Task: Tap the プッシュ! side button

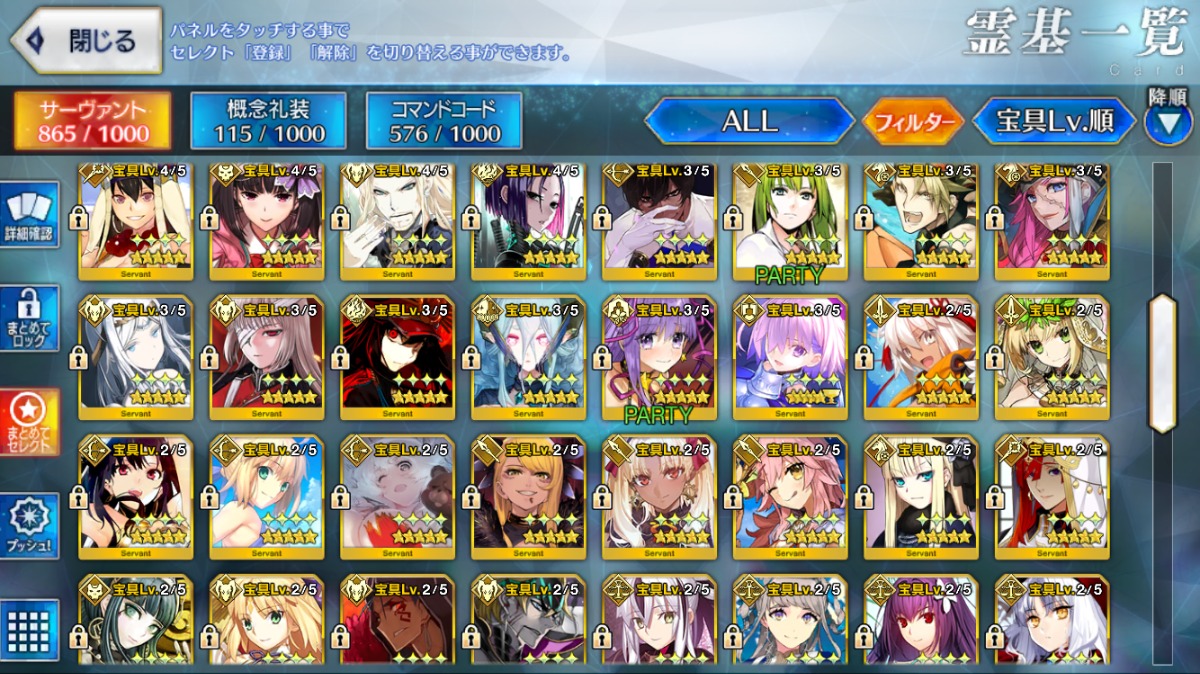Action: [30, 526]
